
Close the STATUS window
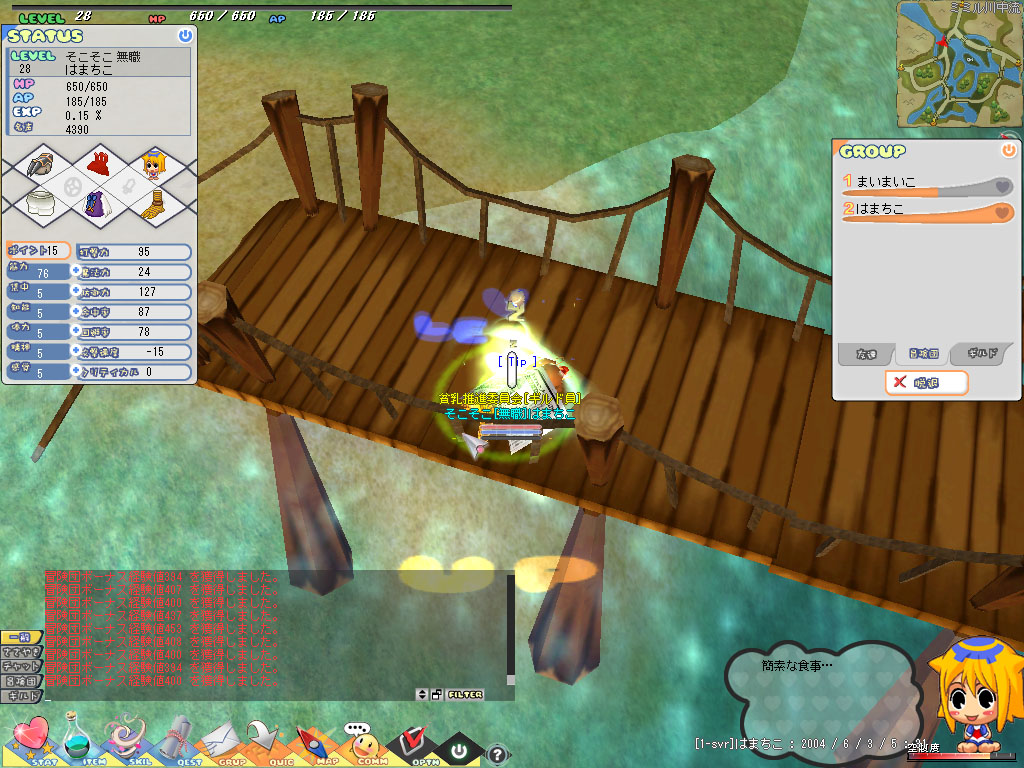click(x=185, y=35)
